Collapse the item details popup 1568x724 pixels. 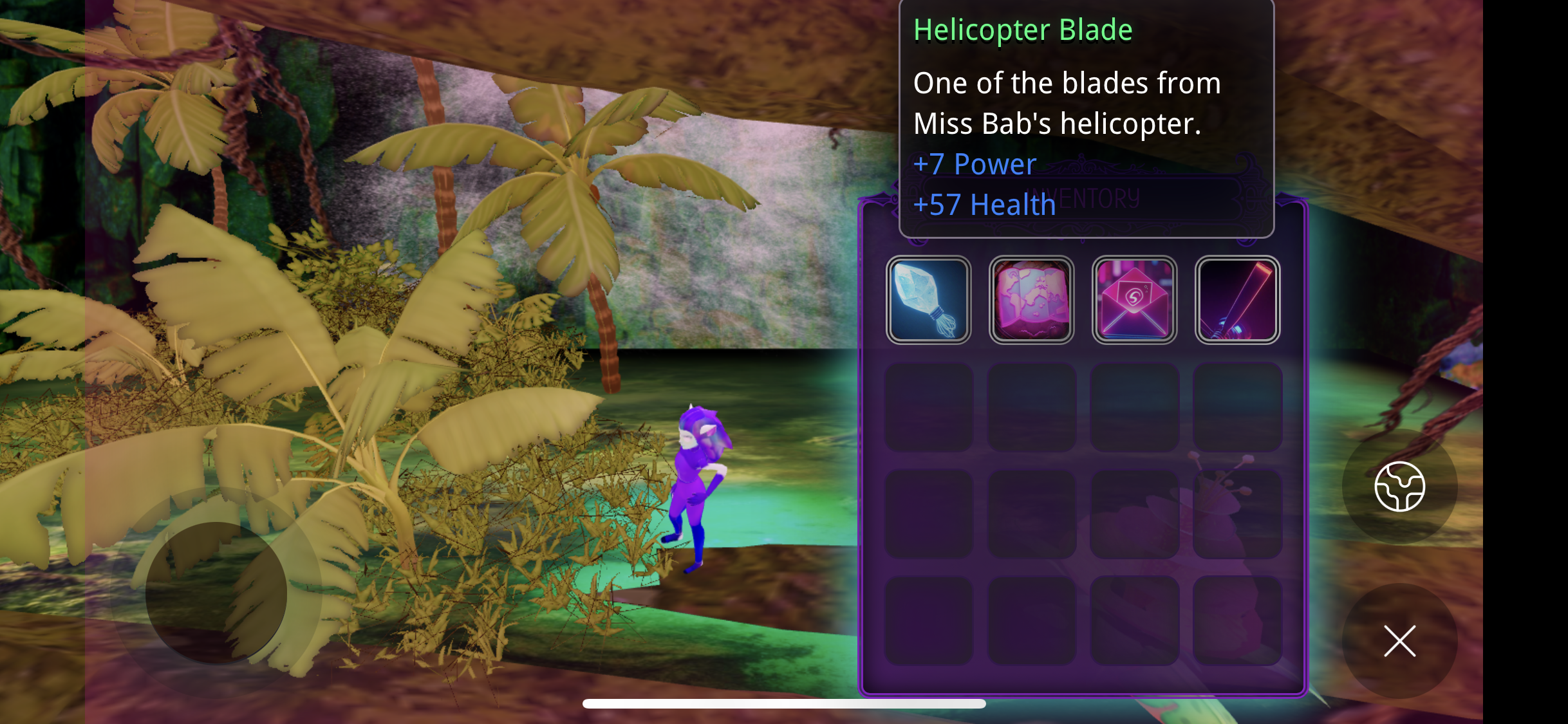pos(1400,640)
